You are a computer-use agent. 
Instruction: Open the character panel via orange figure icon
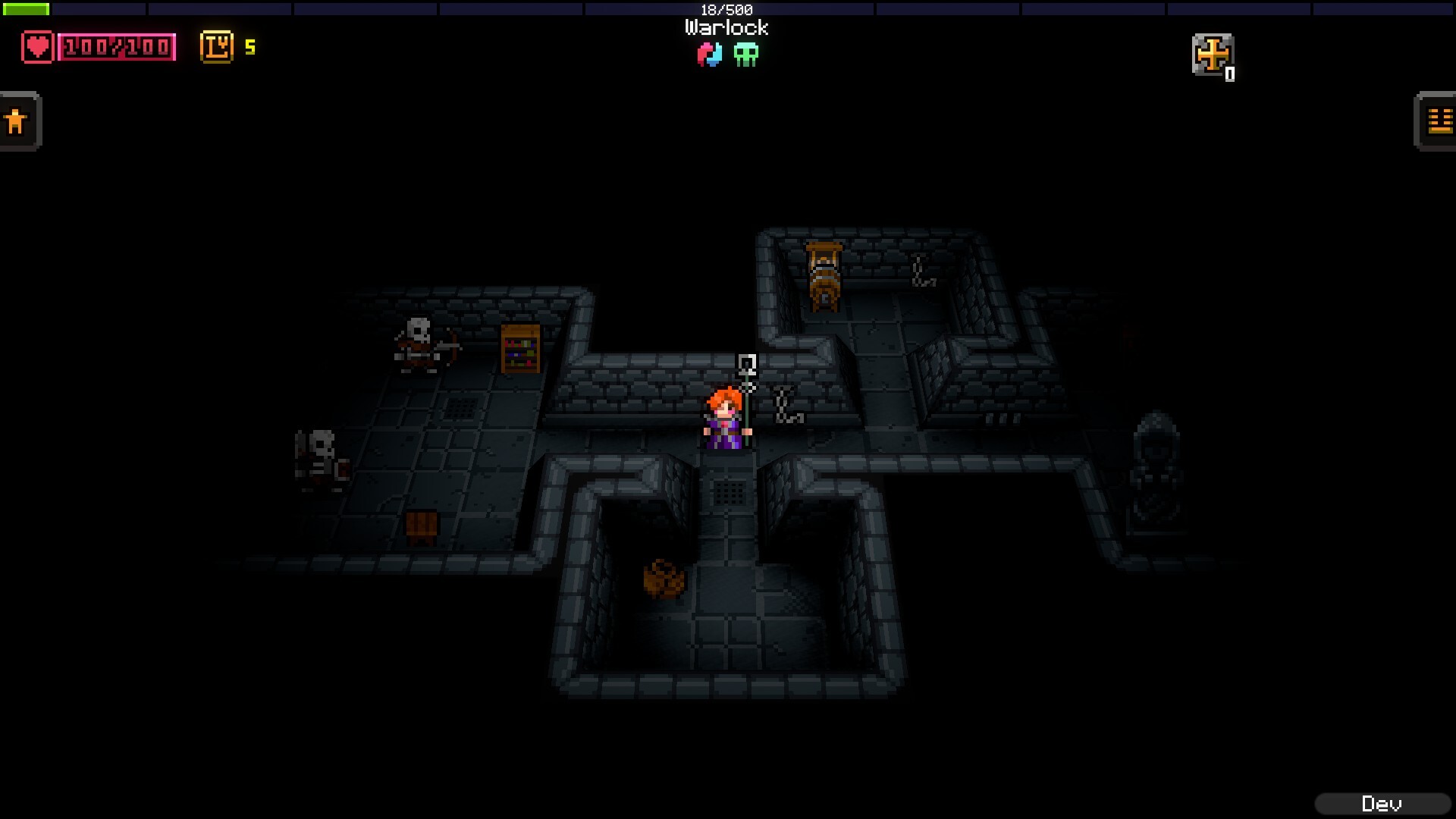[18, 120]
